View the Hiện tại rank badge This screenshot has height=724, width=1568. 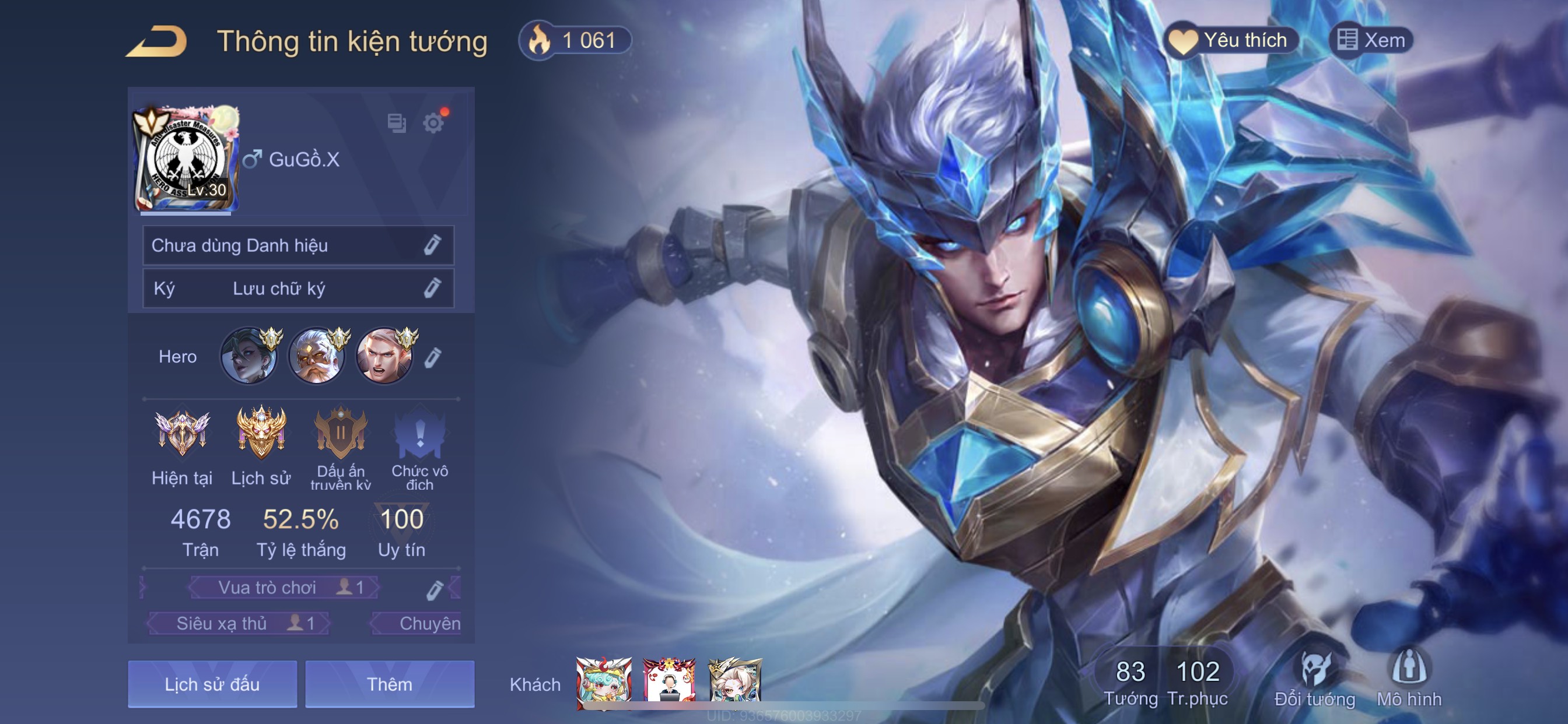(x=182, y=434)
